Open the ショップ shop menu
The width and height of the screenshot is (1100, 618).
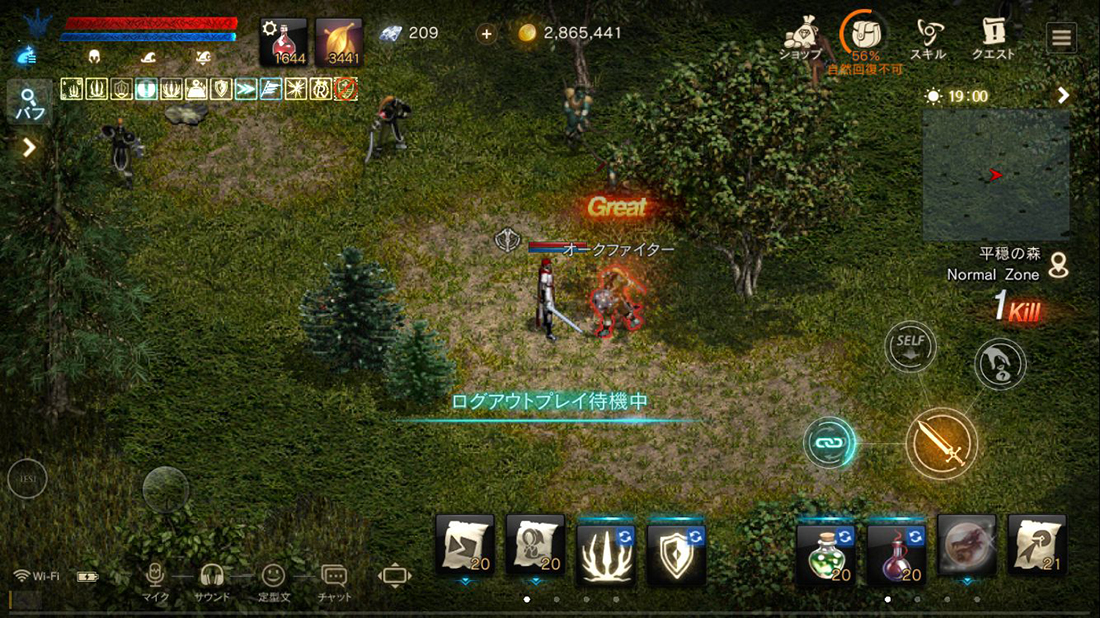(800, 38)
